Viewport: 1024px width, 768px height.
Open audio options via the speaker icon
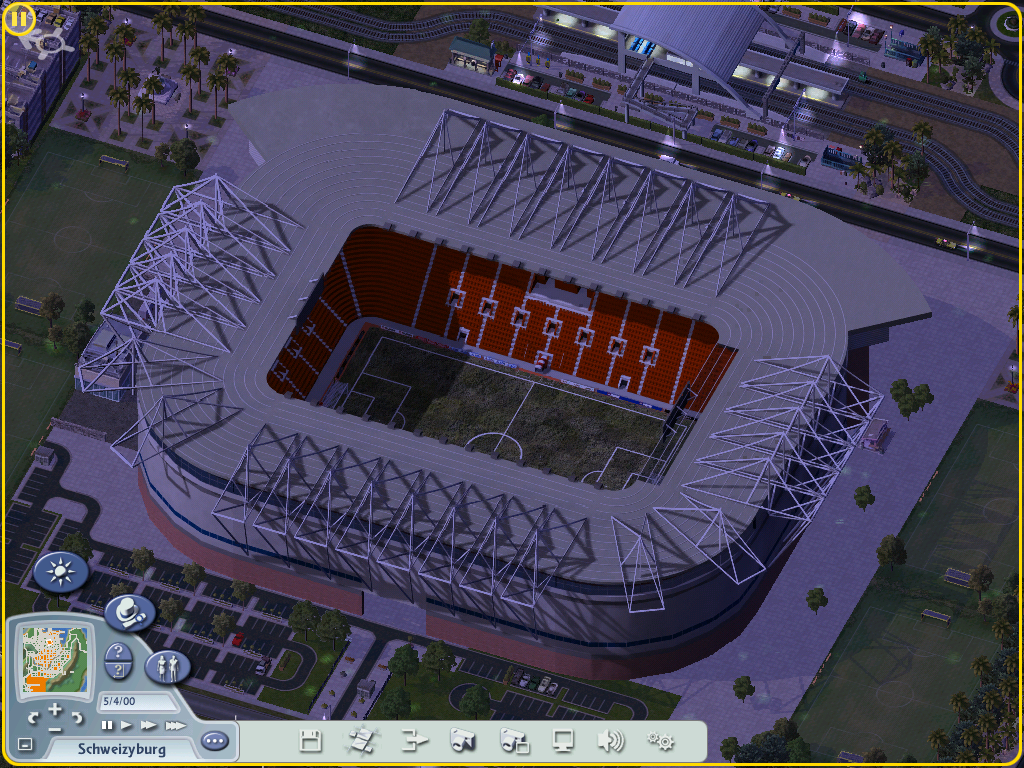[610, 741]
